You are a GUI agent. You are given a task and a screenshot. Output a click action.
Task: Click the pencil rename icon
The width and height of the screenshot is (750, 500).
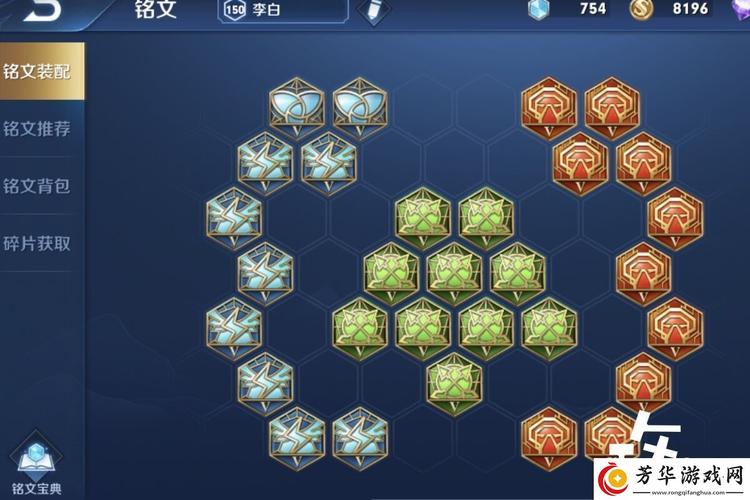374,10
